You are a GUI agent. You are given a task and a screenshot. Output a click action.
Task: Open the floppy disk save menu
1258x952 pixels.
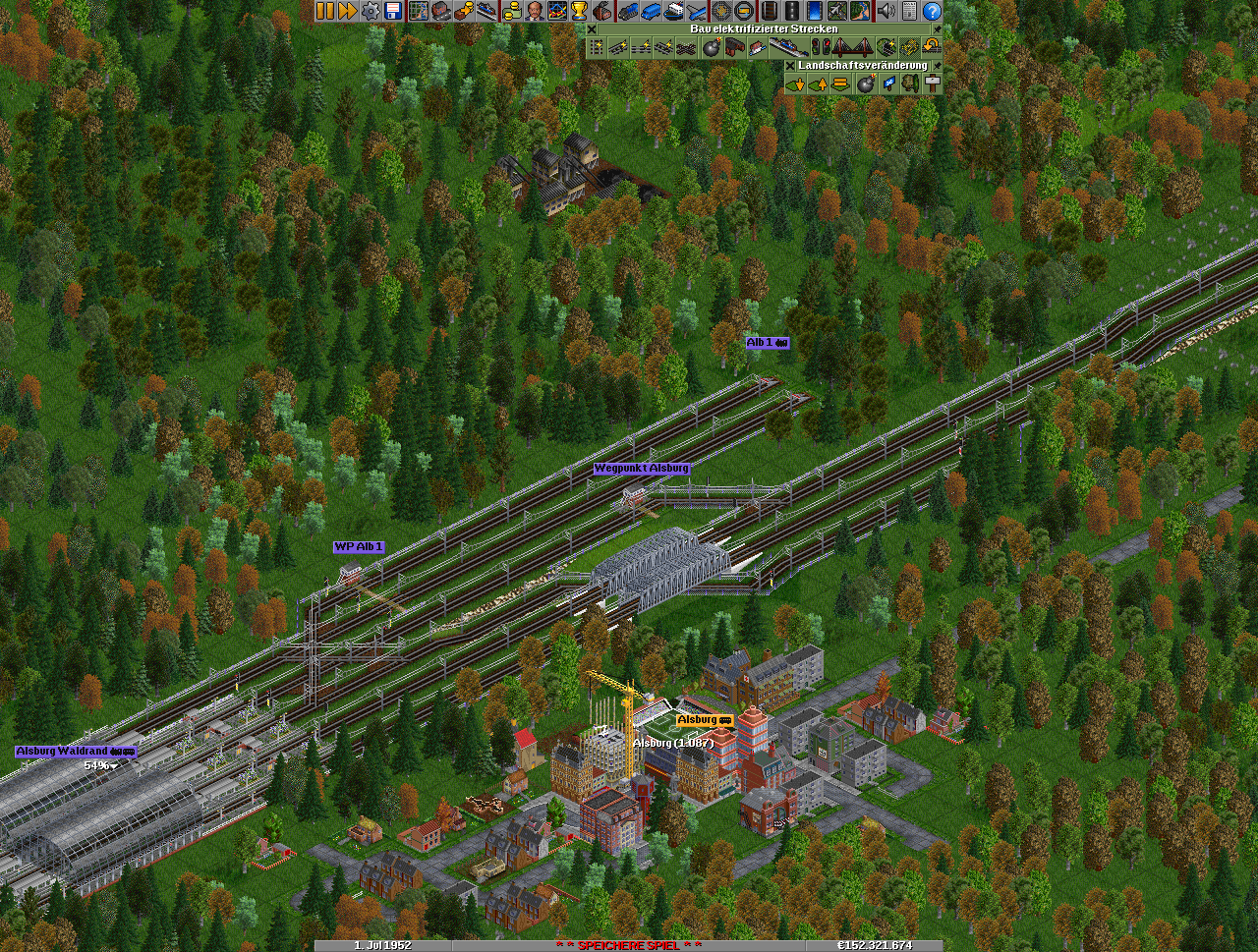click(393, 11)
